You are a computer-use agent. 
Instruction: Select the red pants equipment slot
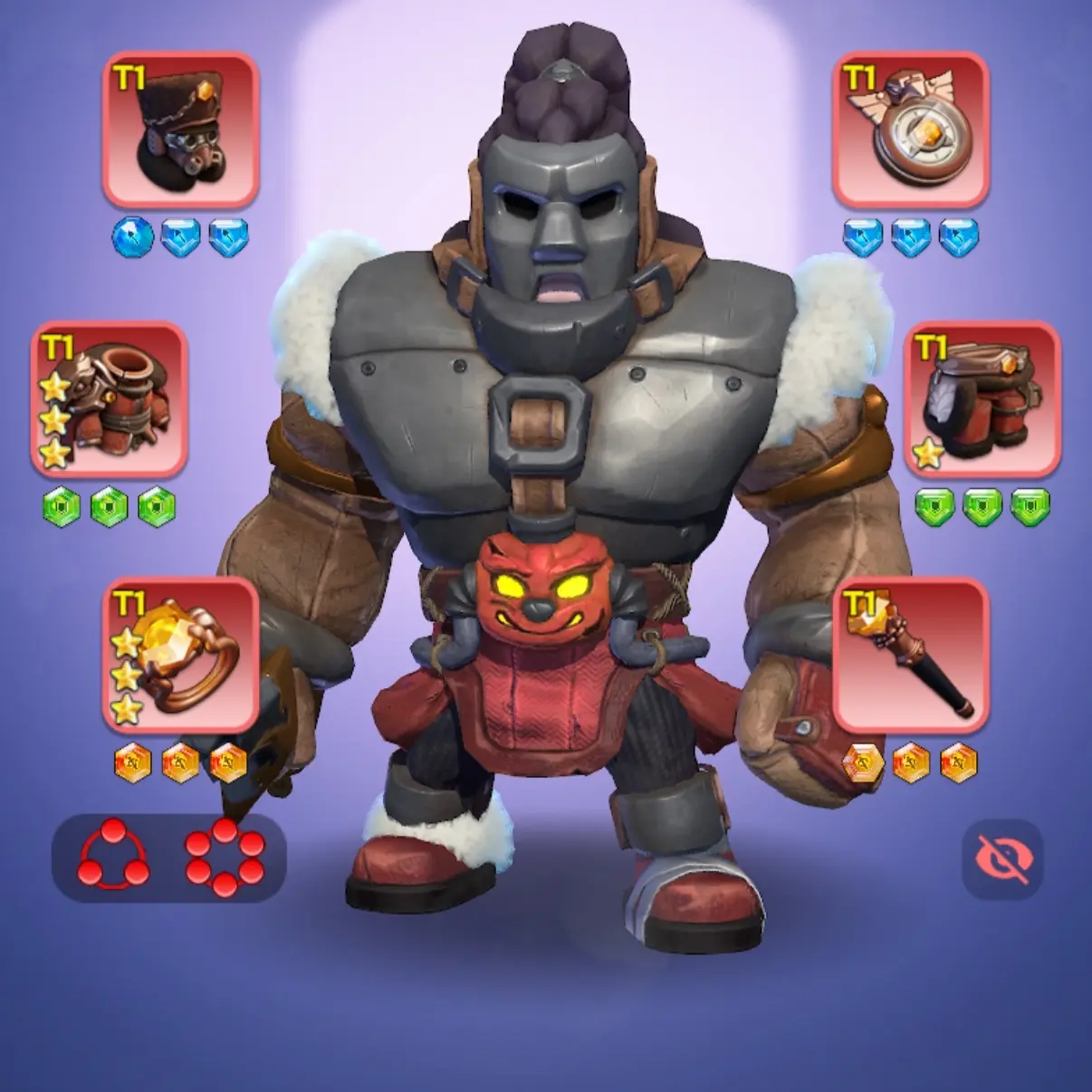pos(982,399)
